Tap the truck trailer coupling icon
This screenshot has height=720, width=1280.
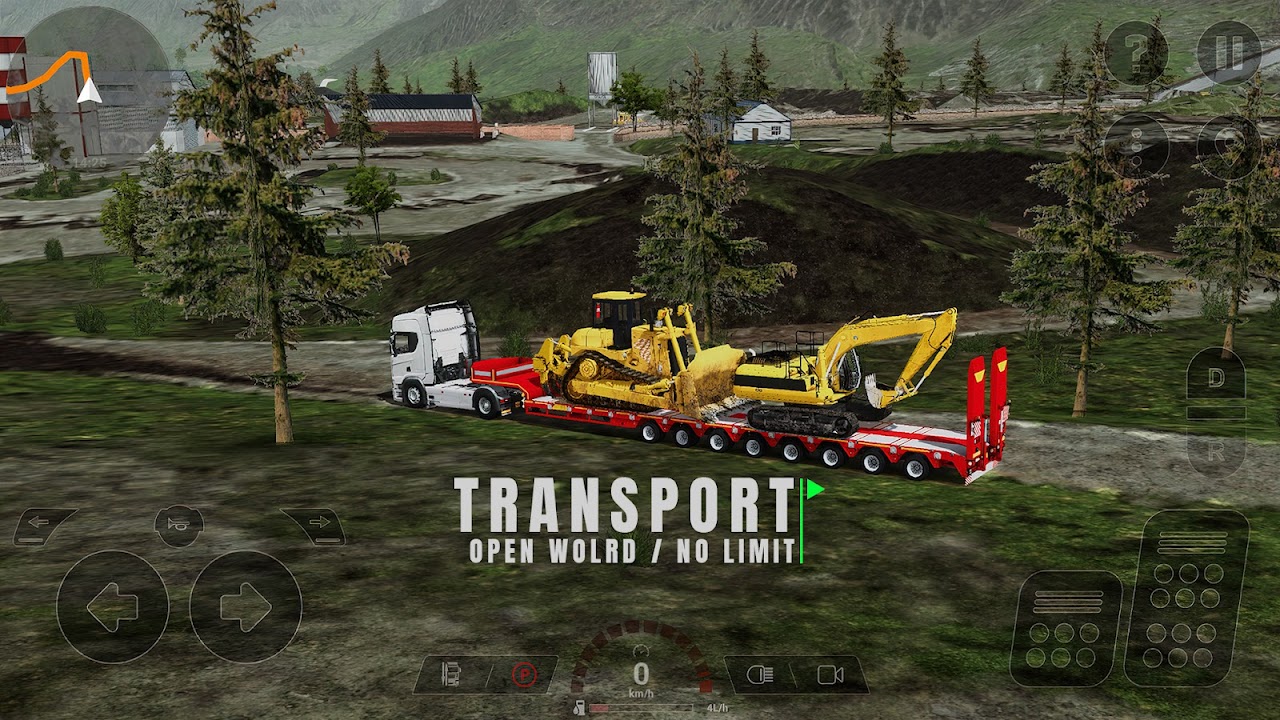point(451,675)
